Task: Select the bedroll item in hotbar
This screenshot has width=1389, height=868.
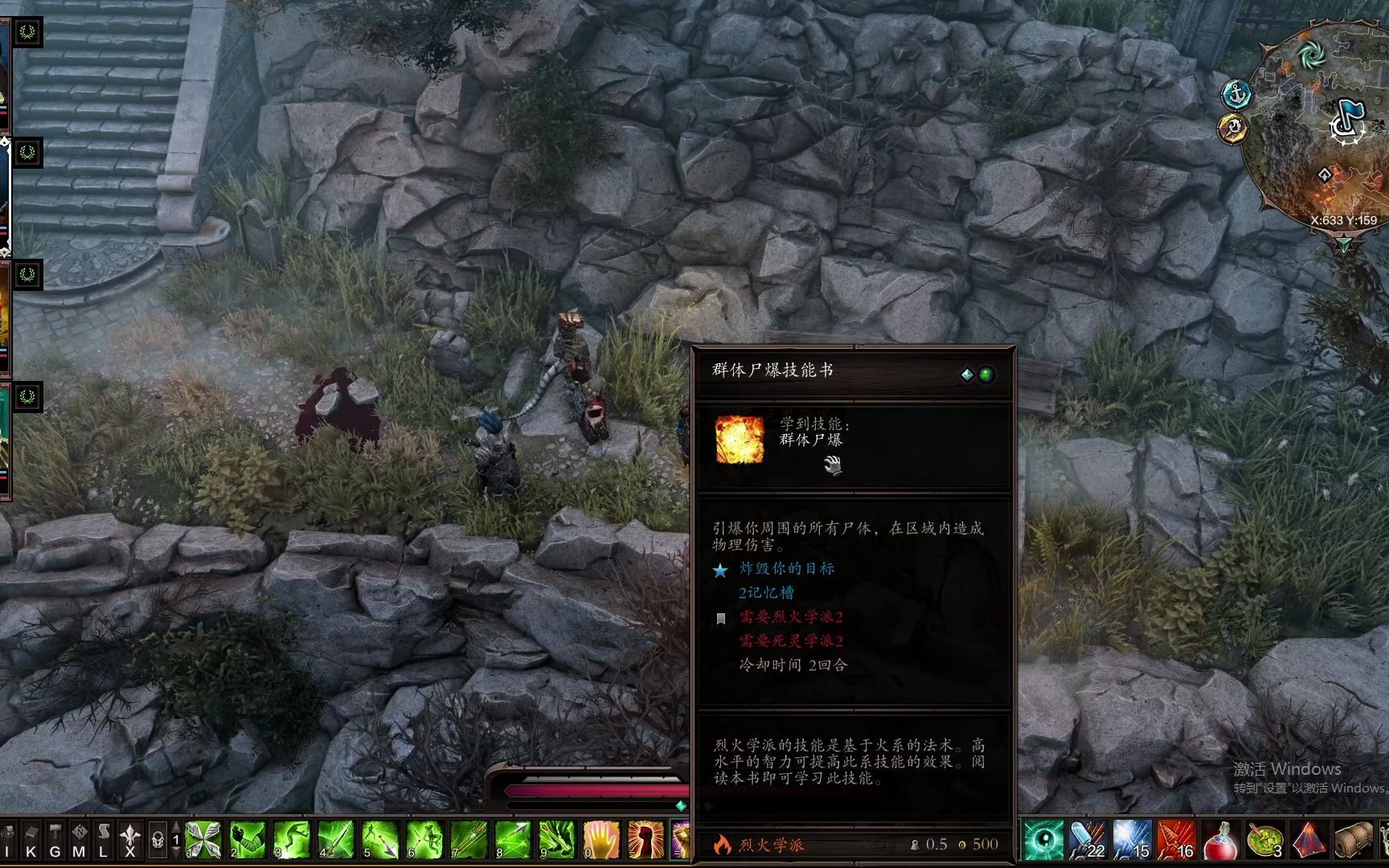Action: coord(1353,840)
